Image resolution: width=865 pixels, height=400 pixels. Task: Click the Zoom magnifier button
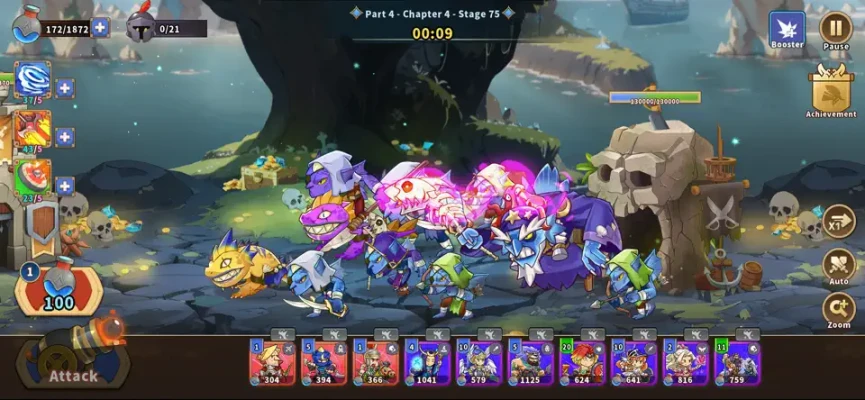point(838,308)
